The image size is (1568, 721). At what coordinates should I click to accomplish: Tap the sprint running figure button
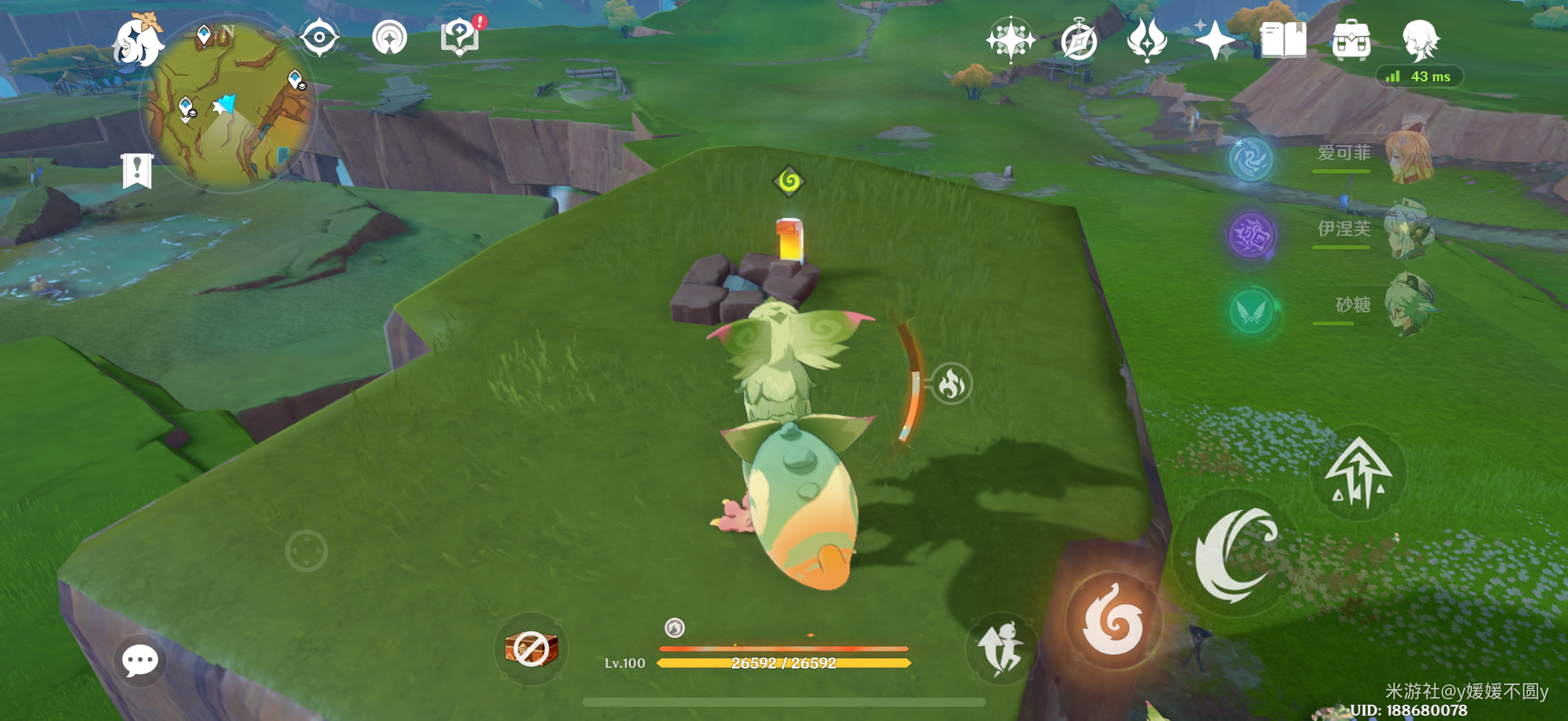[1000, 649]
